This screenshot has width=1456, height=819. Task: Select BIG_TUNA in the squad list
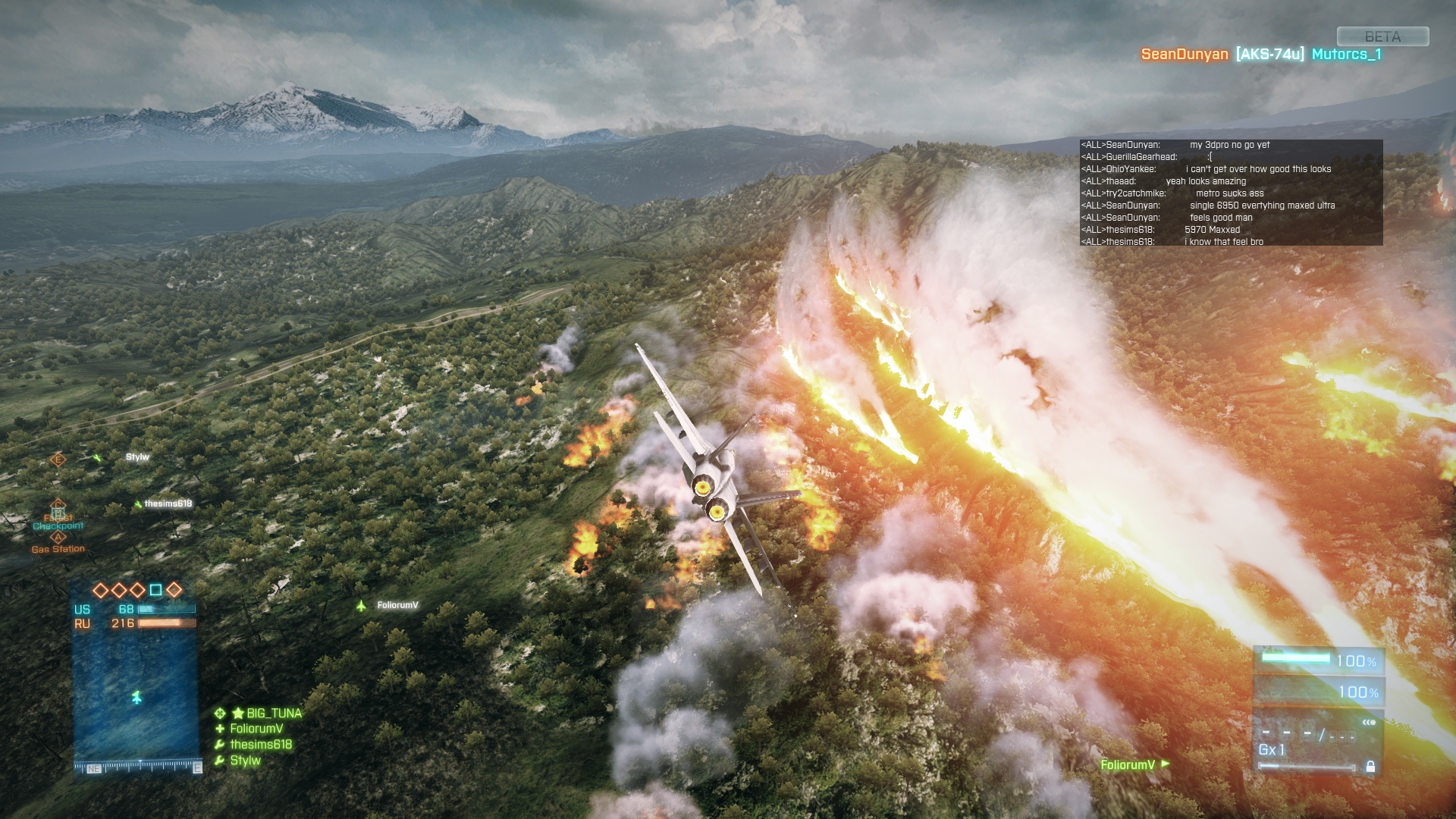tap(273, 713)
